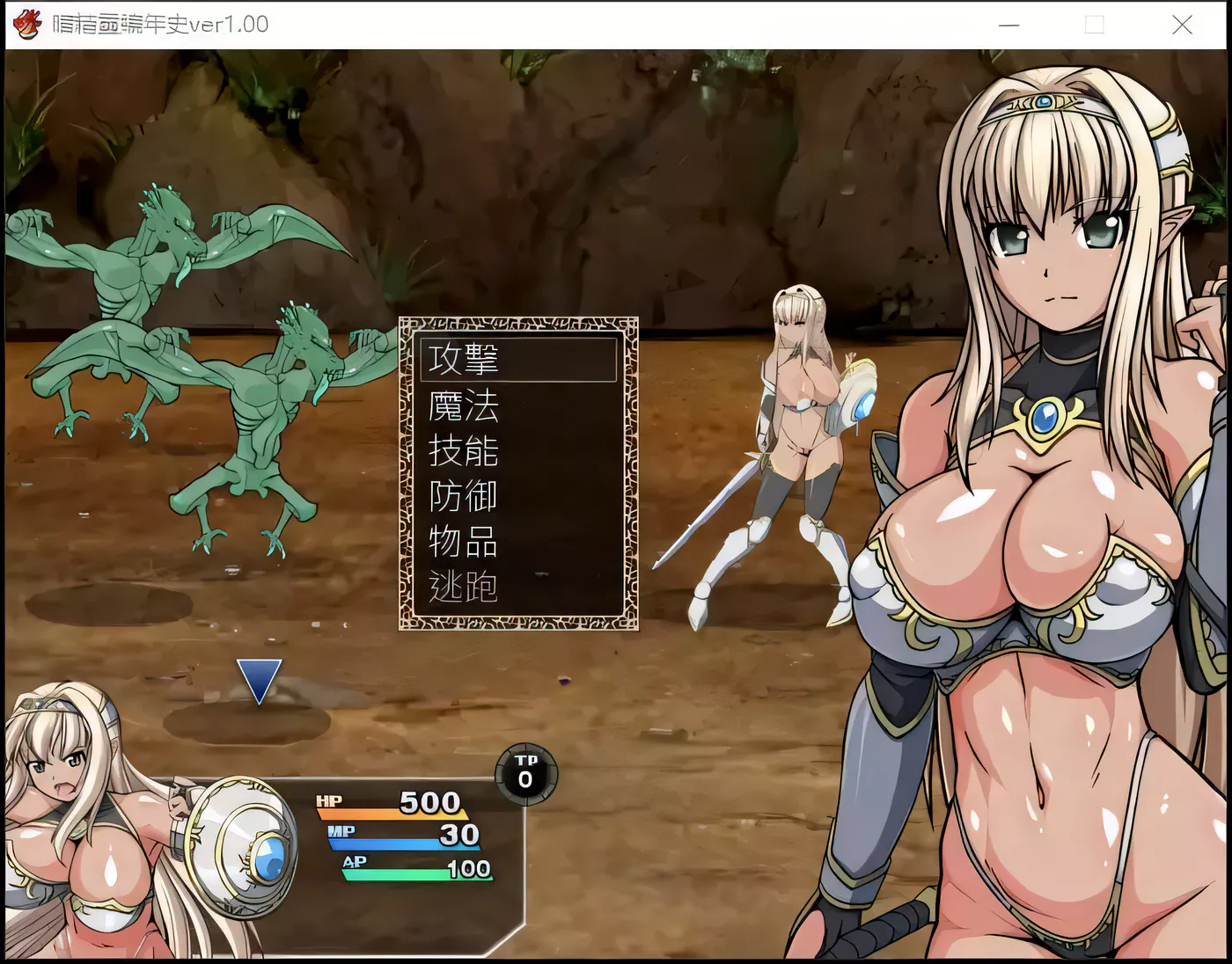Minimize the game window
This screenshot has width=1232, height=964.
pyautogui.click(x=1008, y=25)
